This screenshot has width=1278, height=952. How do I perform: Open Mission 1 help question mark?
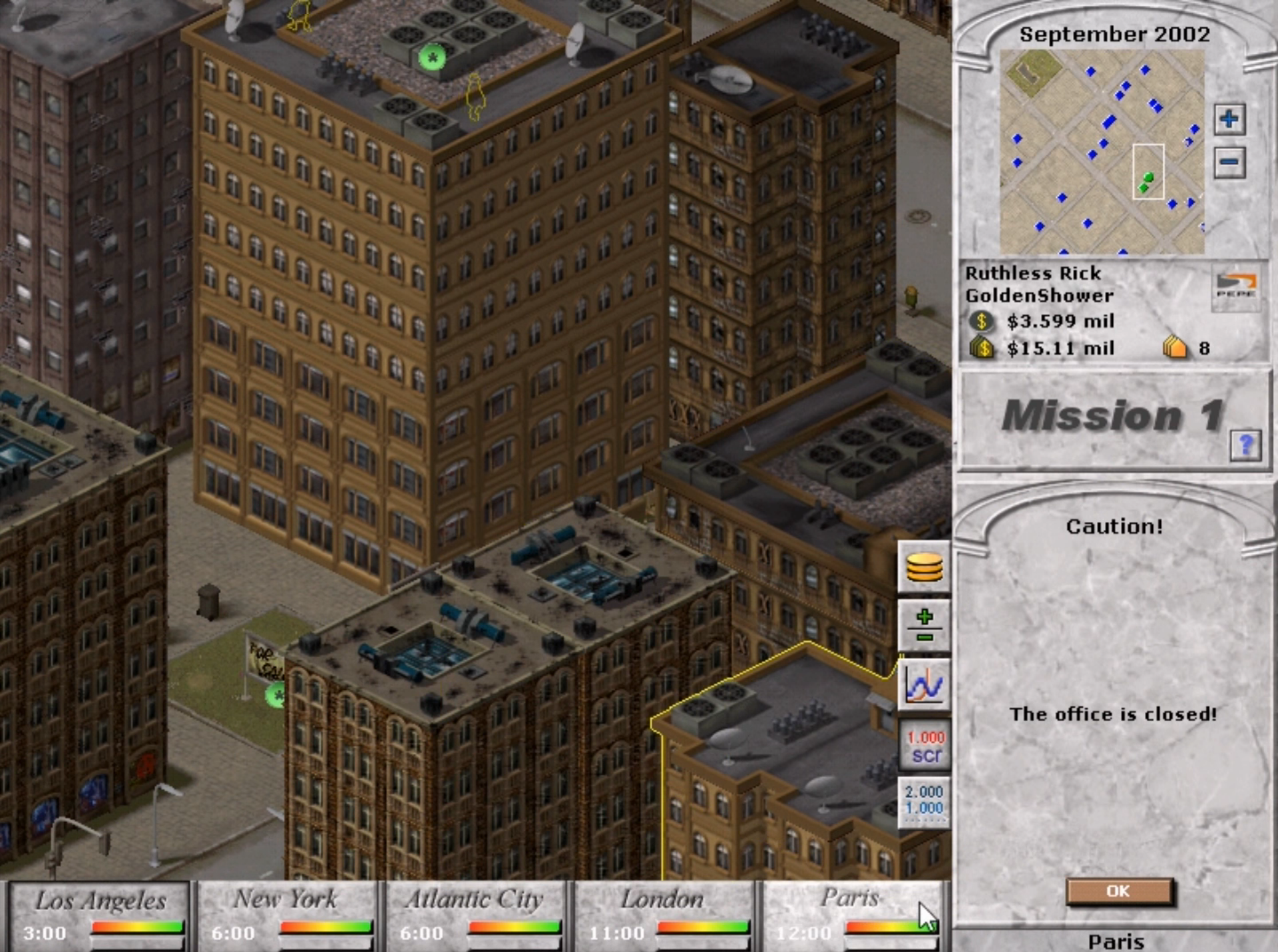(1245, 444)
